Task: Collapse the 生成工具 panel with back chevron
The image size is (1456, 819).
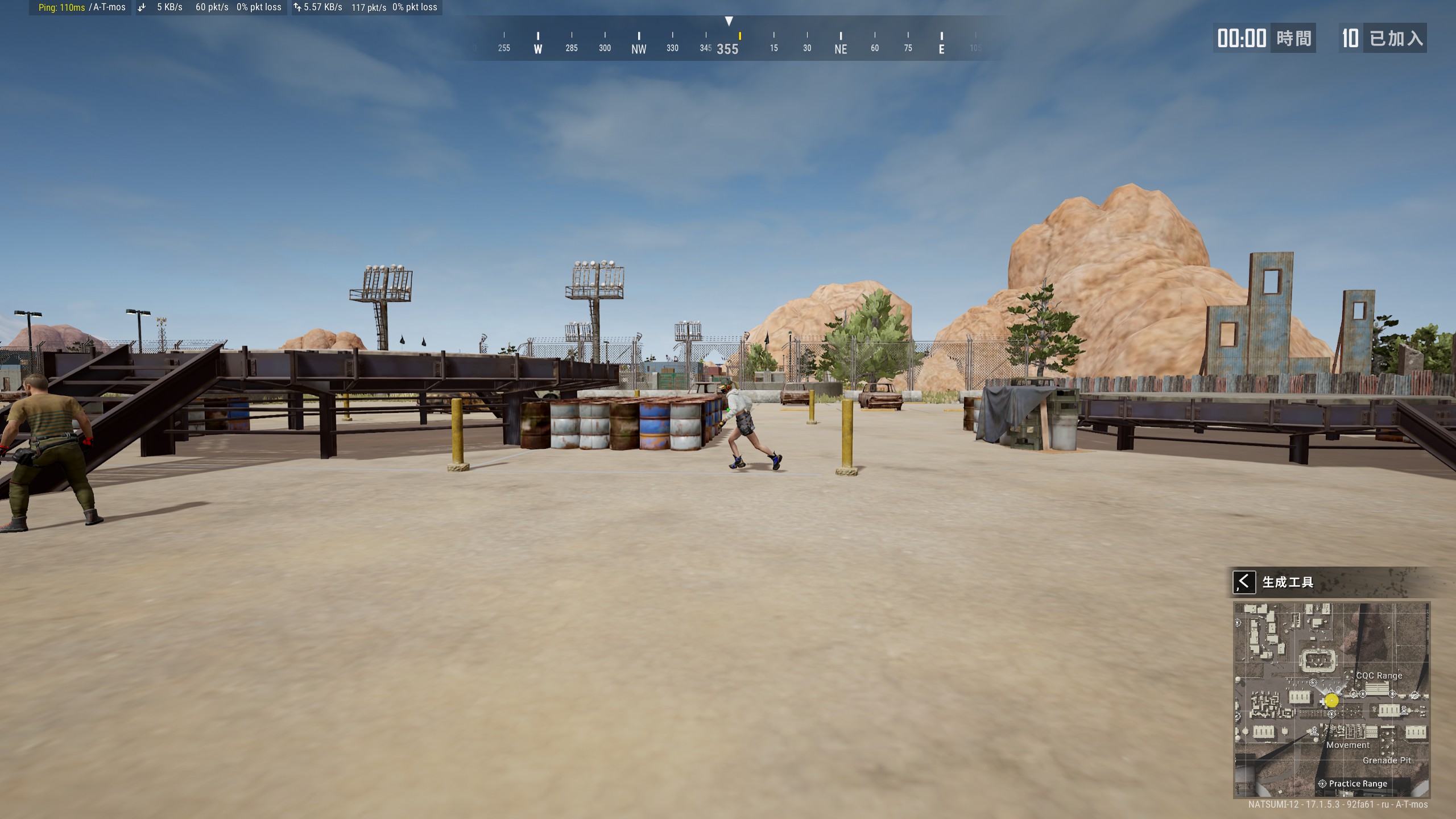Action: 1246,581
